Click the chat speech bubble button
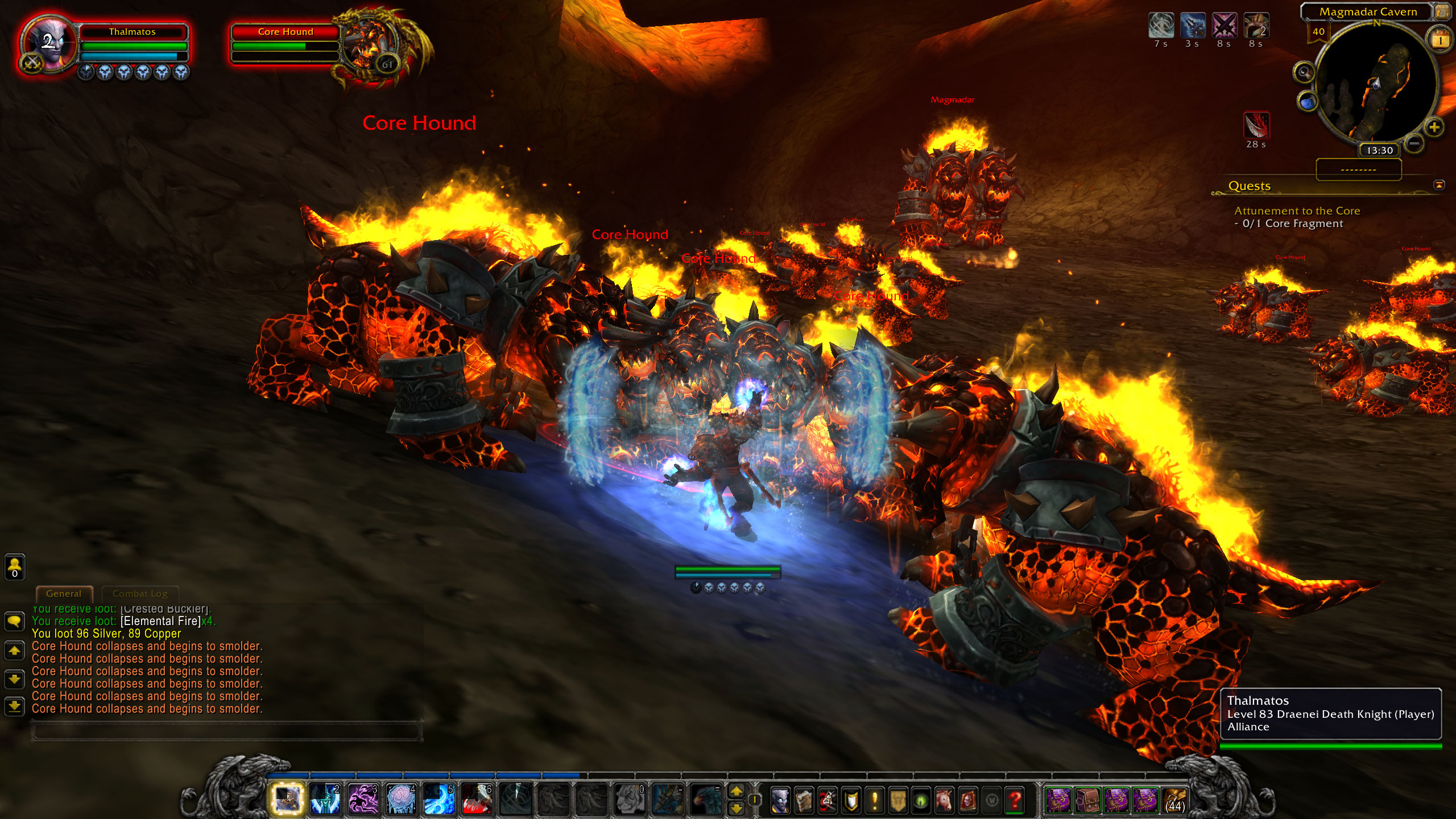 [x=14, y=621]
